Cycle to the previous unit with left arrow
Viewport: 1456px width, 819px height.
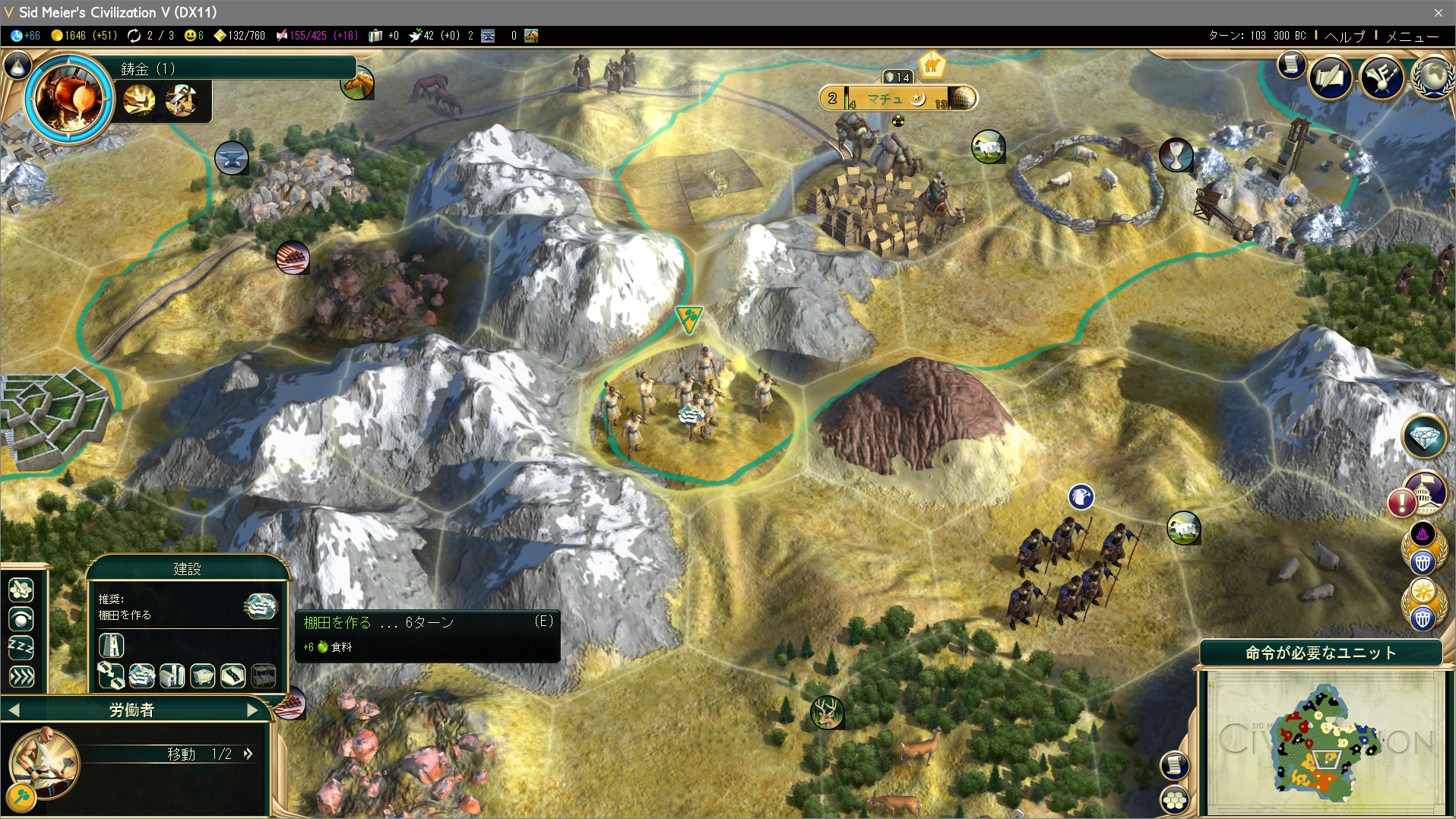point(14,710)
